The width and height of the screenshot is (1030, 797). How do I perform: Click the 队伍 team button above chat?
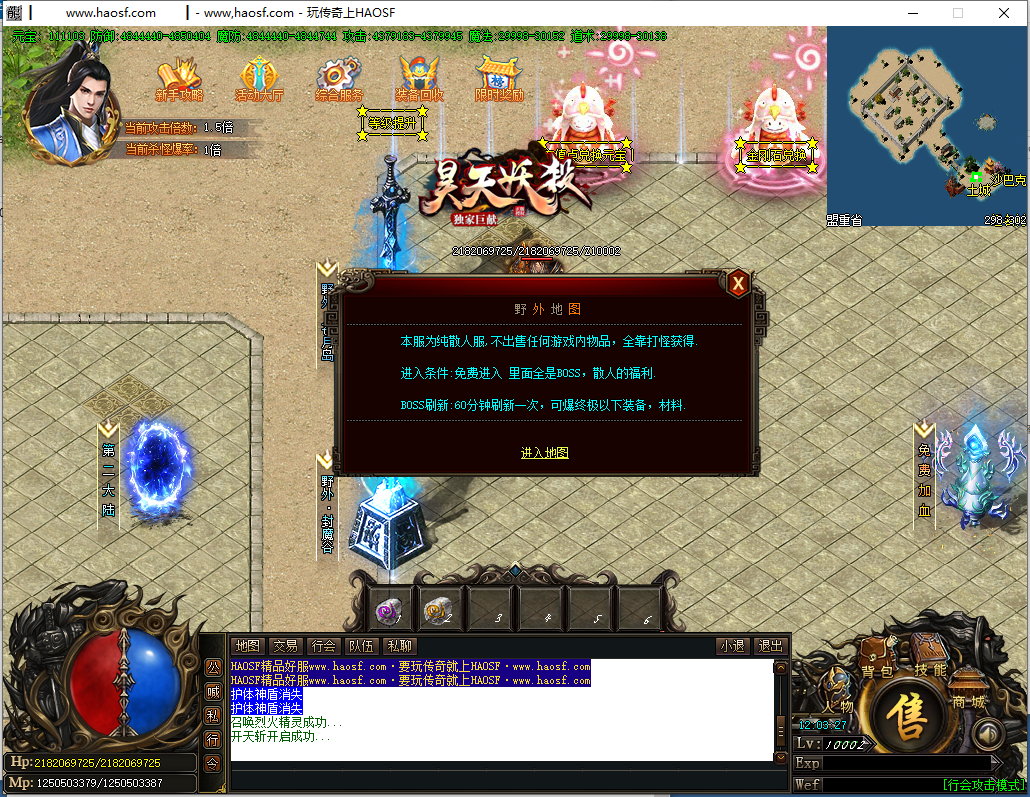pos(361,646)
